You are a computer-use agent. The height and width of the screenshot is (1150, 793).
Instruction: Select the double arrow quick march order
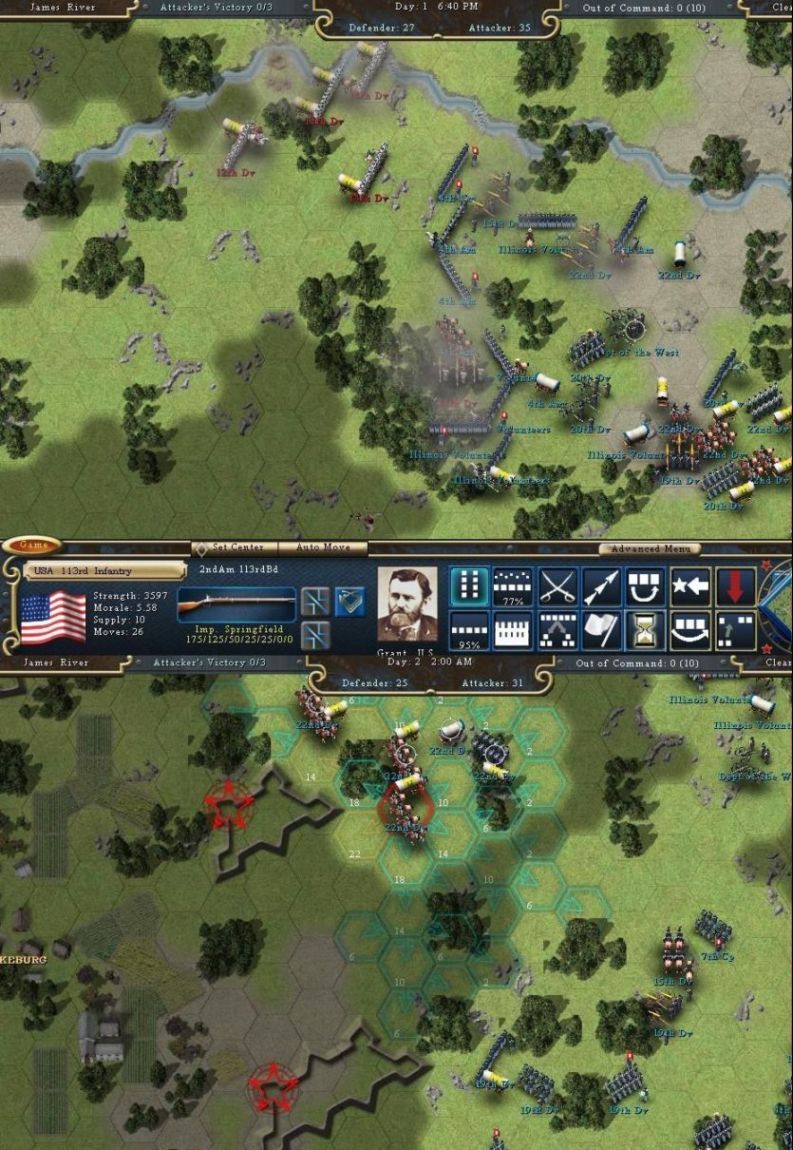[601, 586]
